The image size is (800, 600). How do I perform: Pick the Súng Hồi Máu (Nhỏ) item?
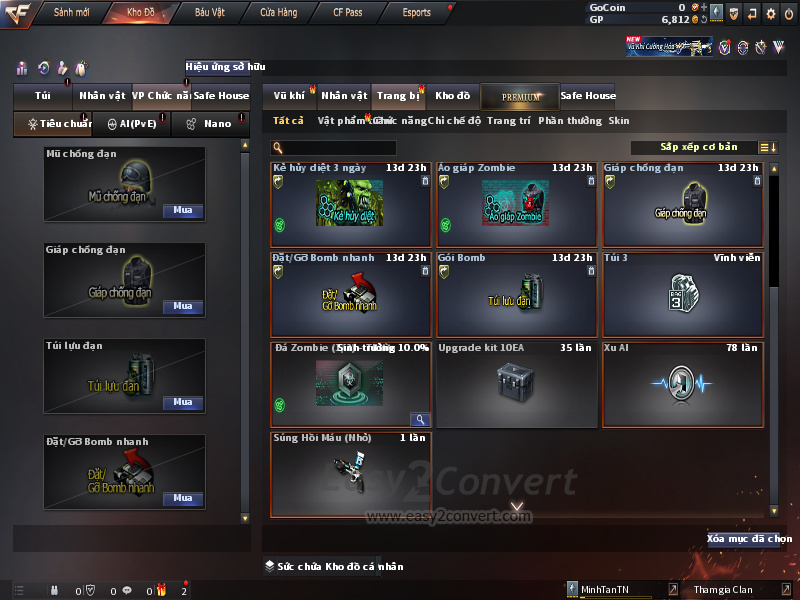(351, 474)
